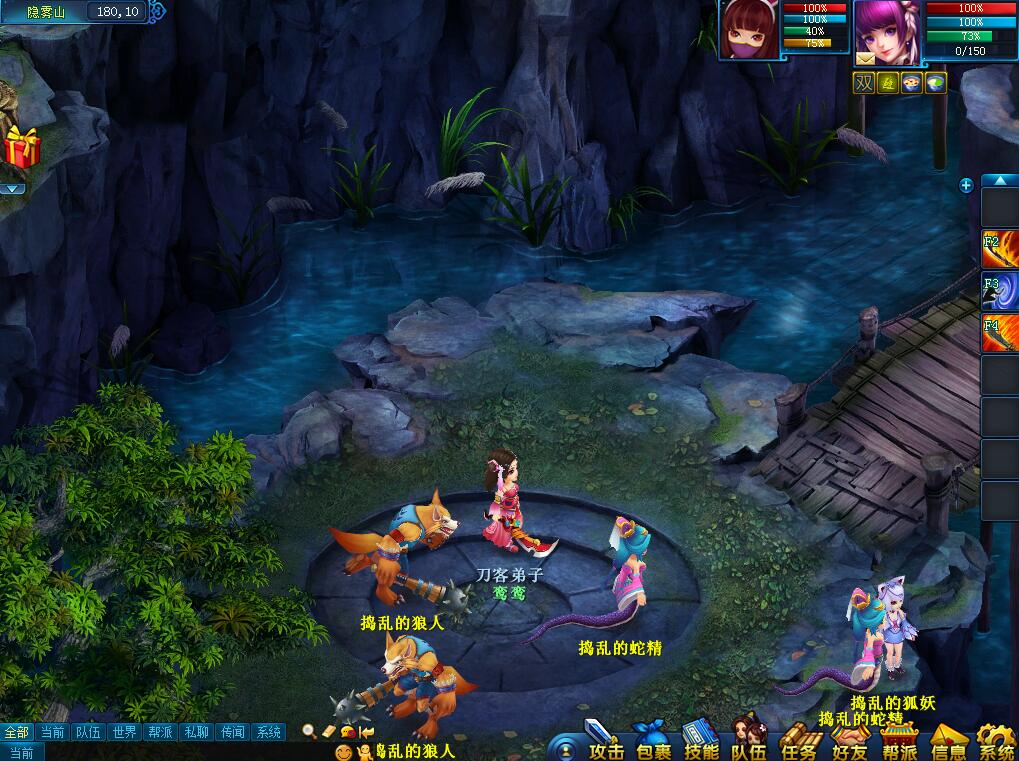Use the F4 fire slash skill

[1000, 334]
